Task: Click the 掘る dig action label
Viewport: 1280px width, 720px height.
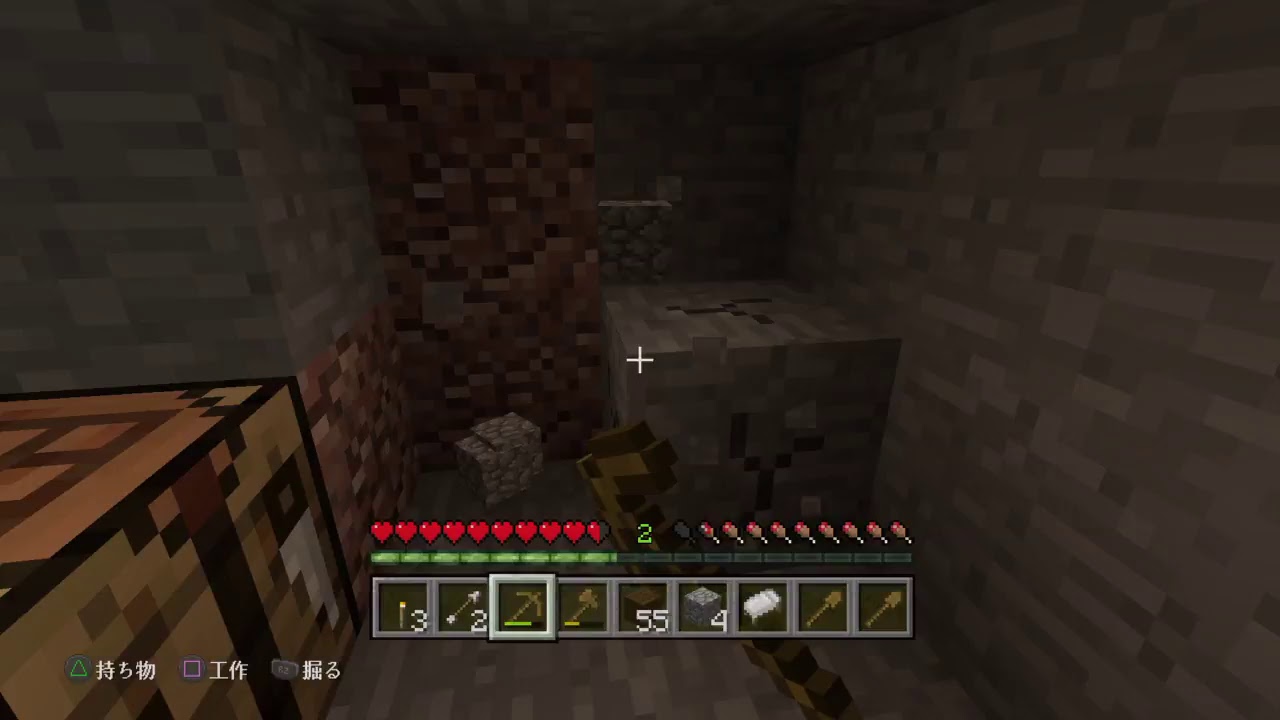Action: click(x=322, y=670)
